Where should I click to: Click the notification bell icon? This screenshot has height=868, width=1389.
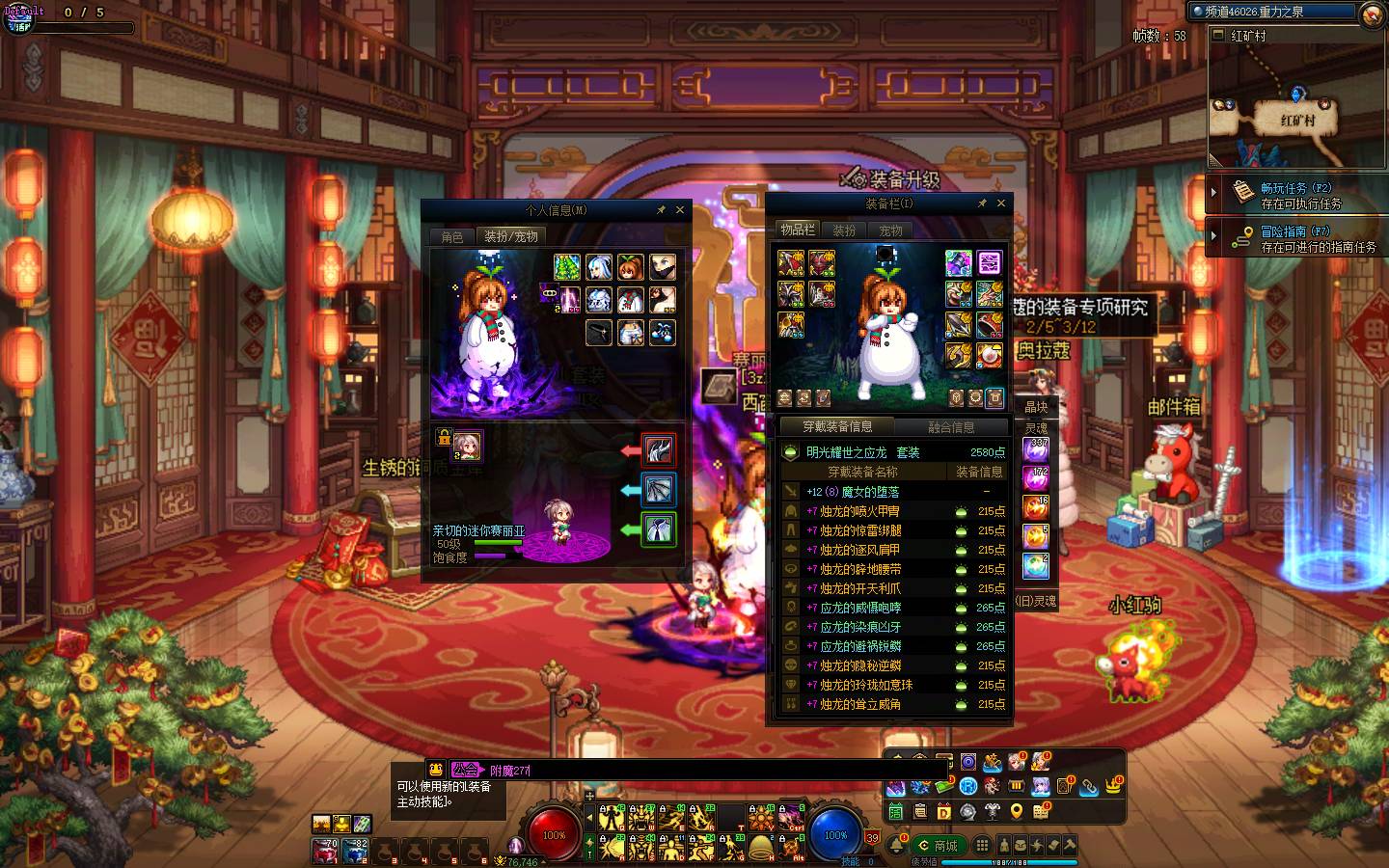click(x=897, y=845)
